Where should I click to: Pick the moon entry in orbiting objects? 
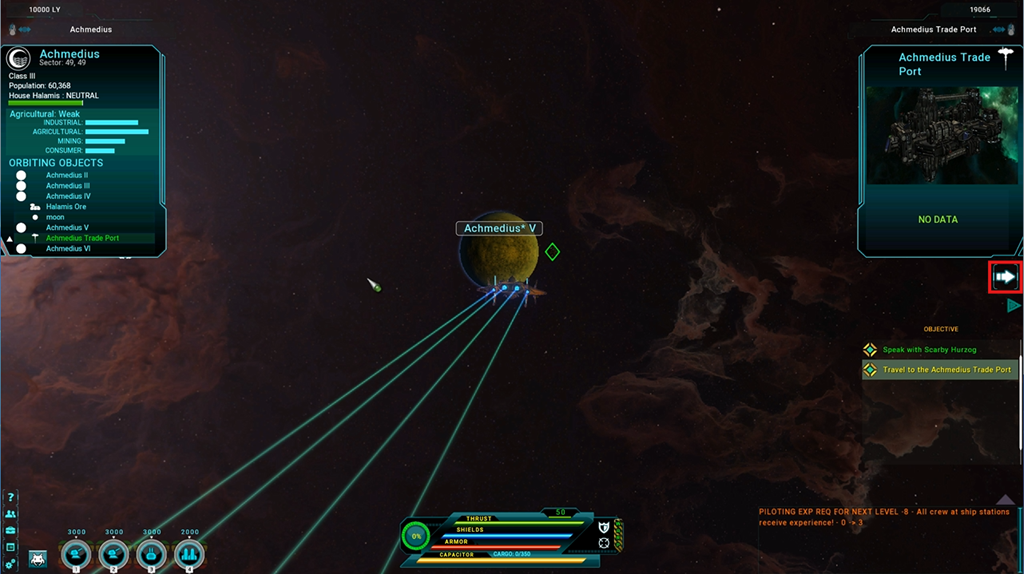(x=54, y=217)
